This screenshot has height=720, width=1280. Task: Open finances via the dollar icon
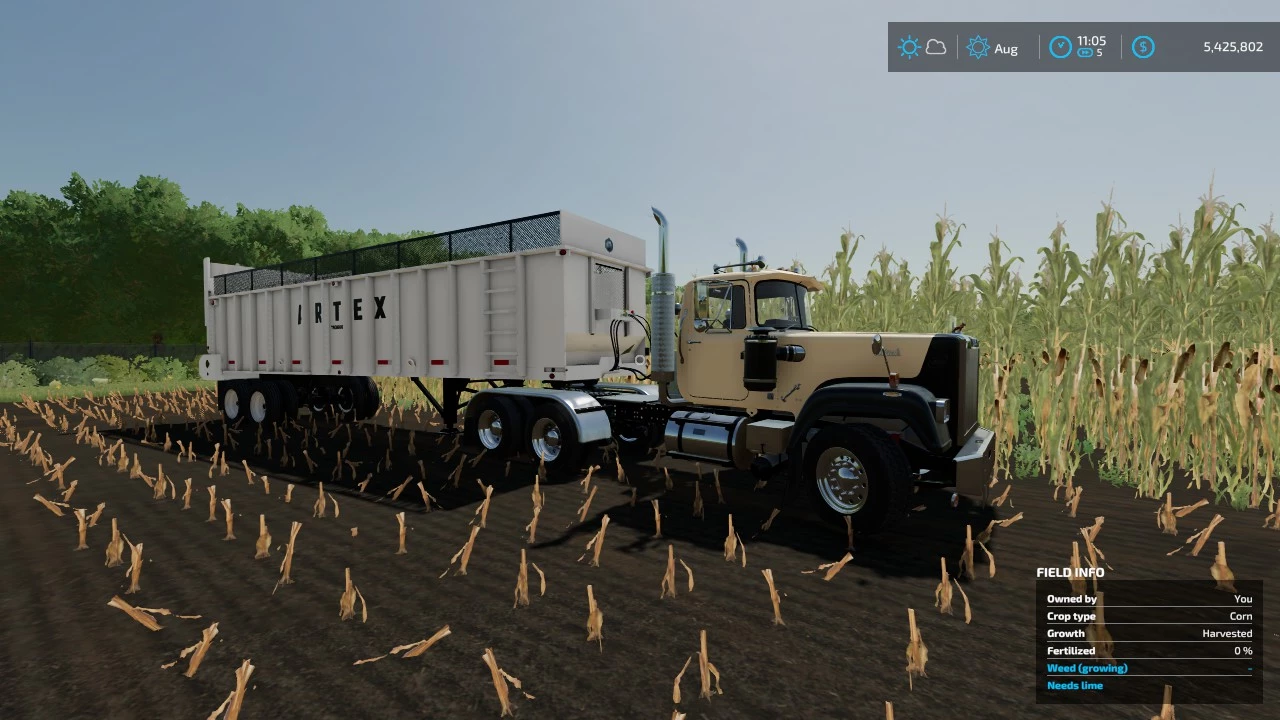coord(1143,47)
